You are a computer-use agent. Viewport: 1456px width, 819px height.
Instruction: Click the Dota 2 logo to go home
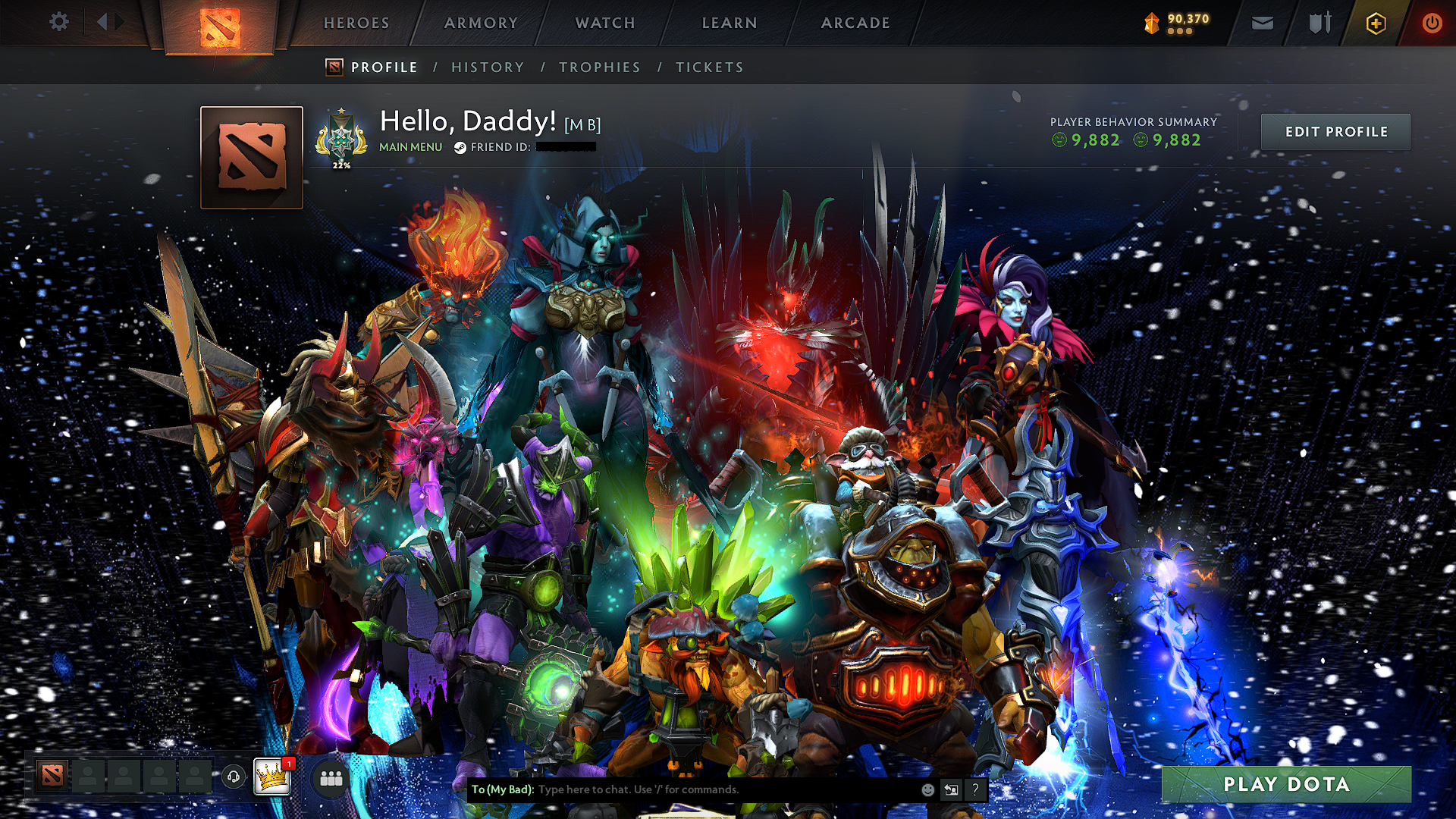(219, 29)
